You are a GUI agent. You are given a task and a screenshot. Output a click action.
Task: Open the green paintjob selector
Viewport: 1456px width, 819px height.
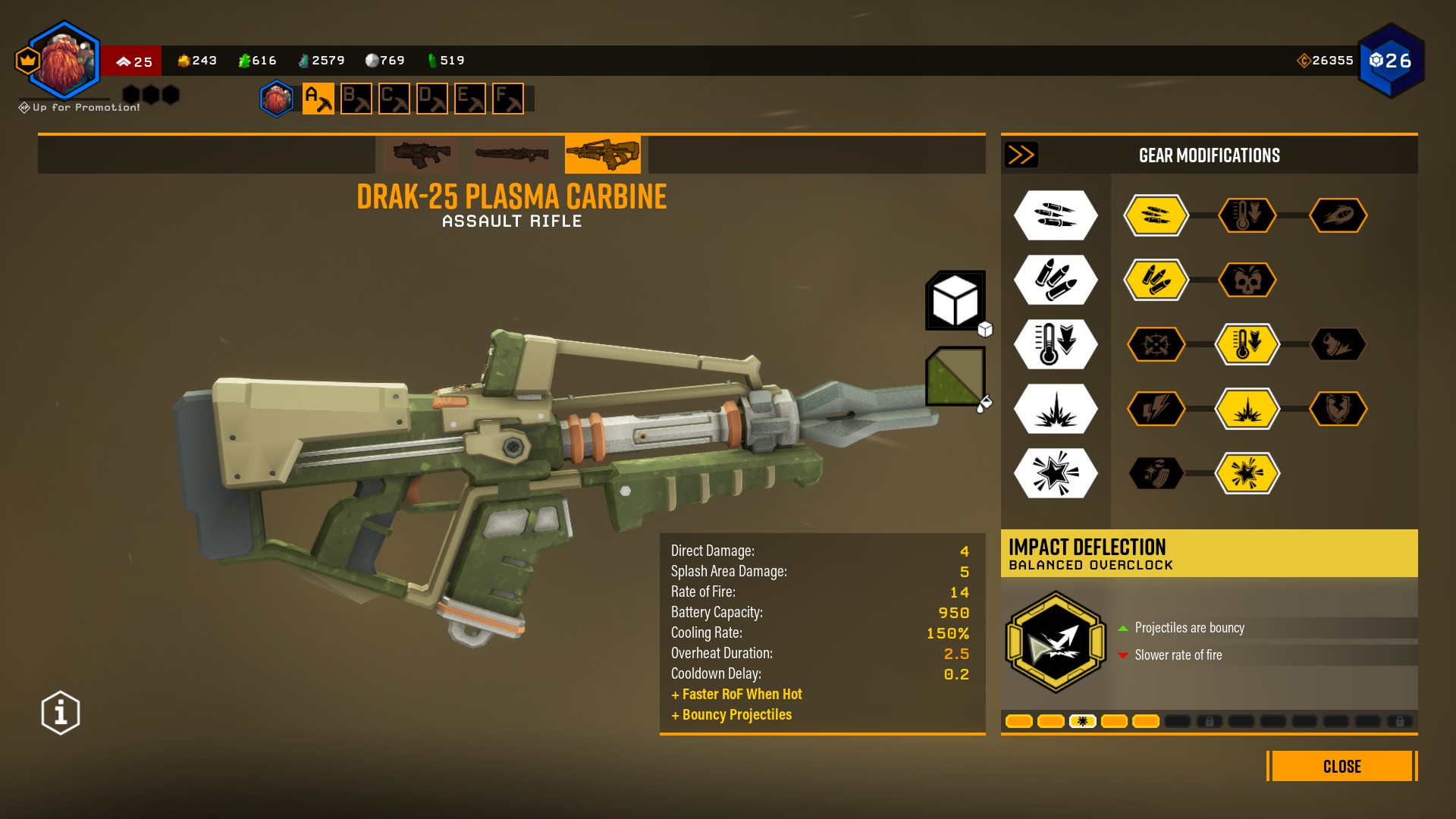click(955, 376)
